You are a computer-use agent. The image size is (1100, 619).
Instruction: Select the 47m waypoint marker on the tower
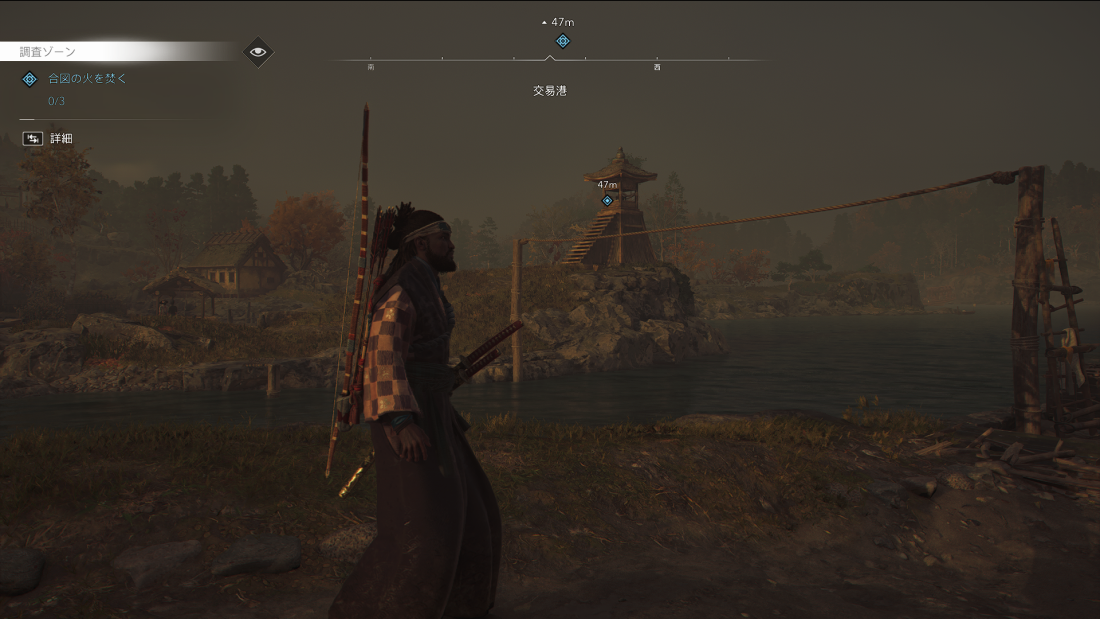[x=607, y=200]
